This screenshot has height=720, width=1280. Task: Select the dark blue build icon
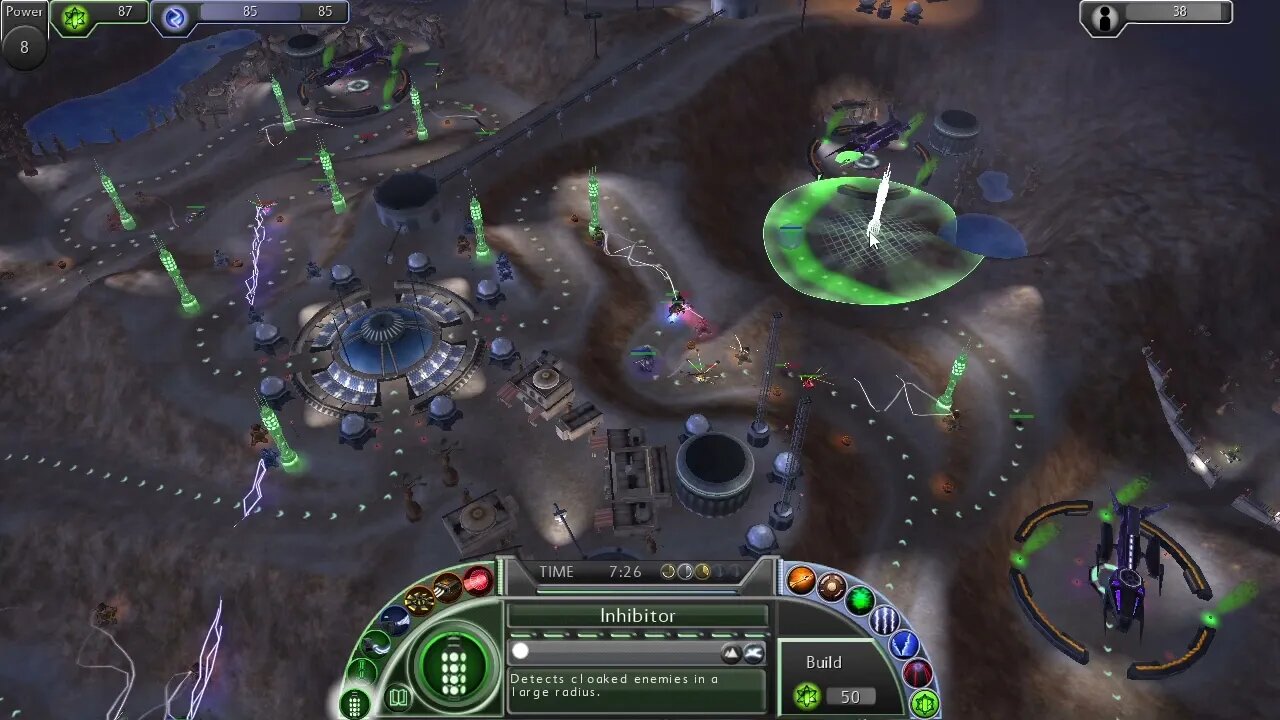click(394, 620)
